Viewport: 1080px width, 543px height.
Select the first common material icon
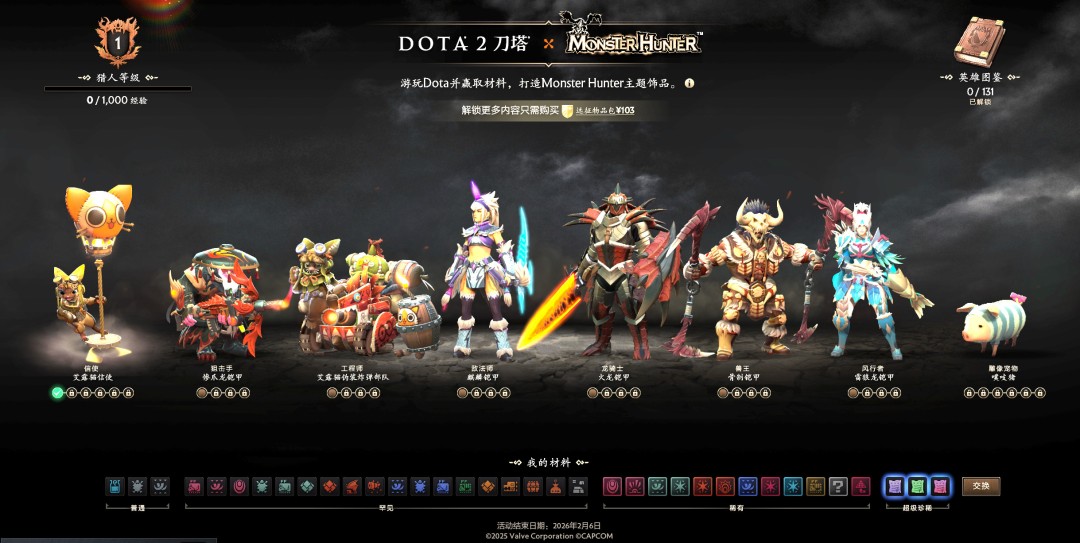coord(115,486)
